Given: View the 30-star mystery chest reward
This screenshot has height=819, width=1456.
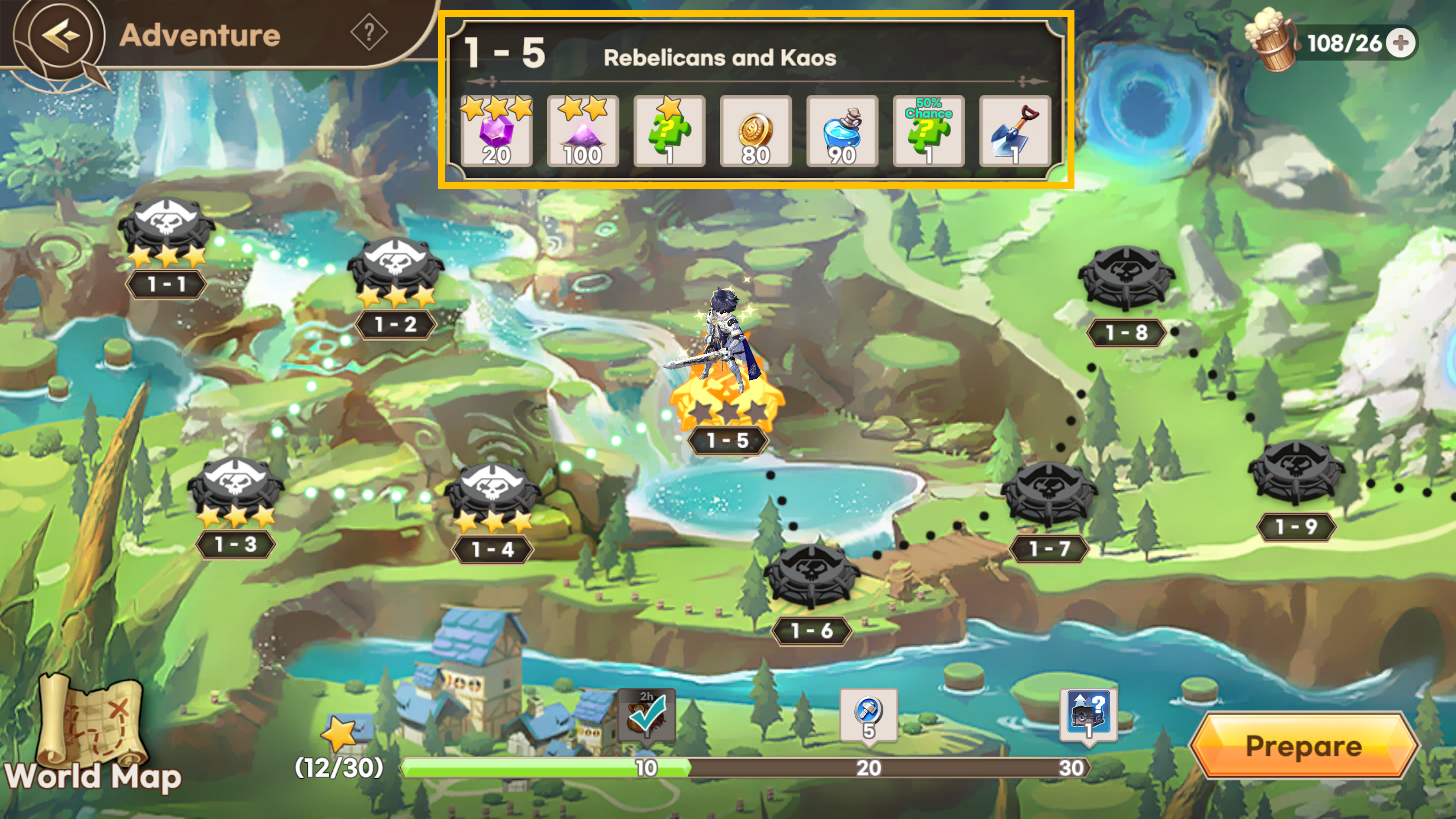Looking at the screenshot, I should coord(1088,714).
